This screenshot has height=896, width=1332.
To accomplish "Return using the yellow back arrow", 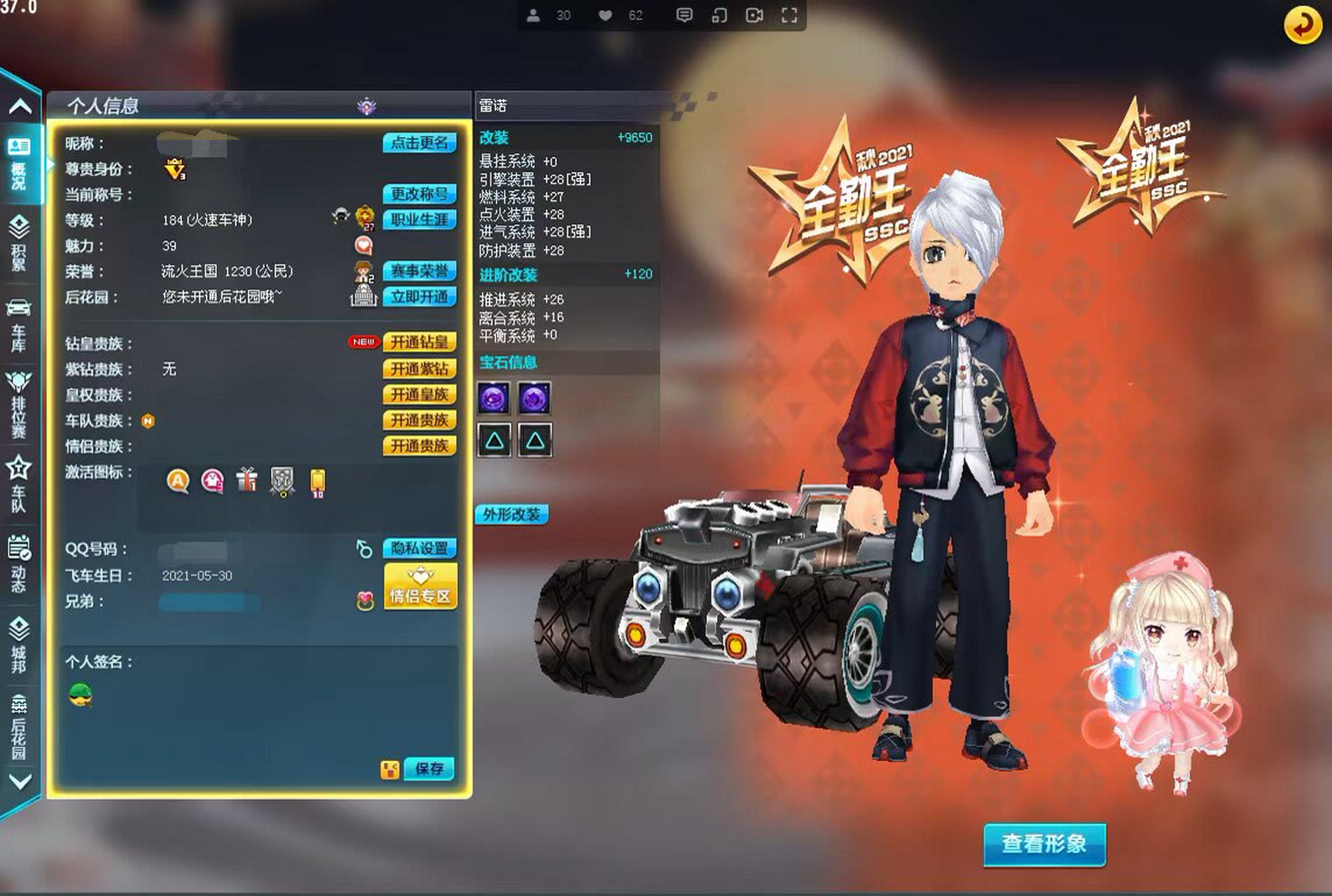I will (1303, 25).
